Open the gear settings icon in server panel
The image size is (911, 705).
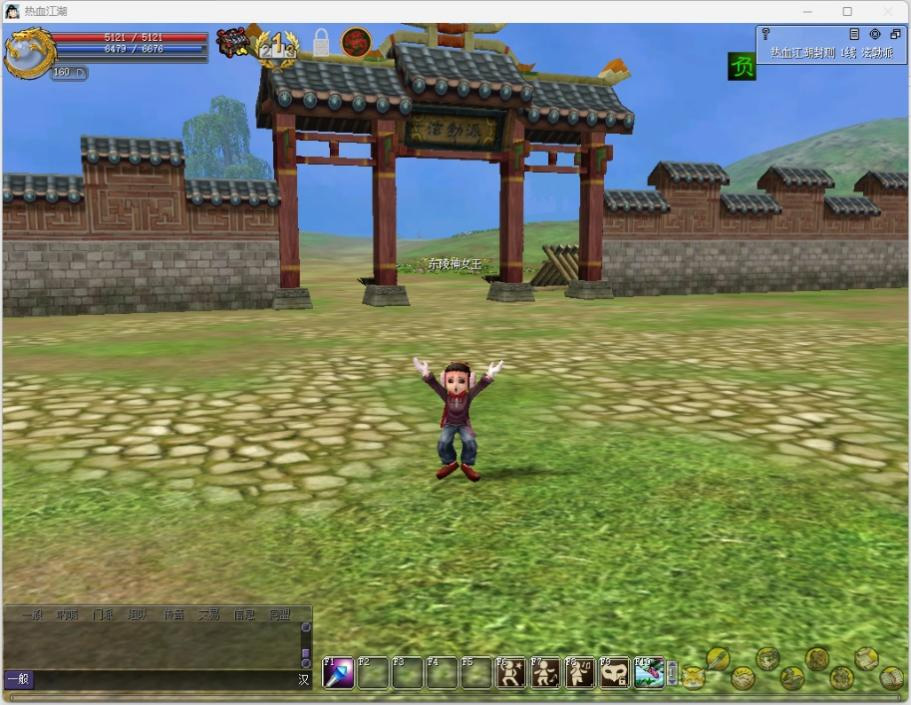875,34
